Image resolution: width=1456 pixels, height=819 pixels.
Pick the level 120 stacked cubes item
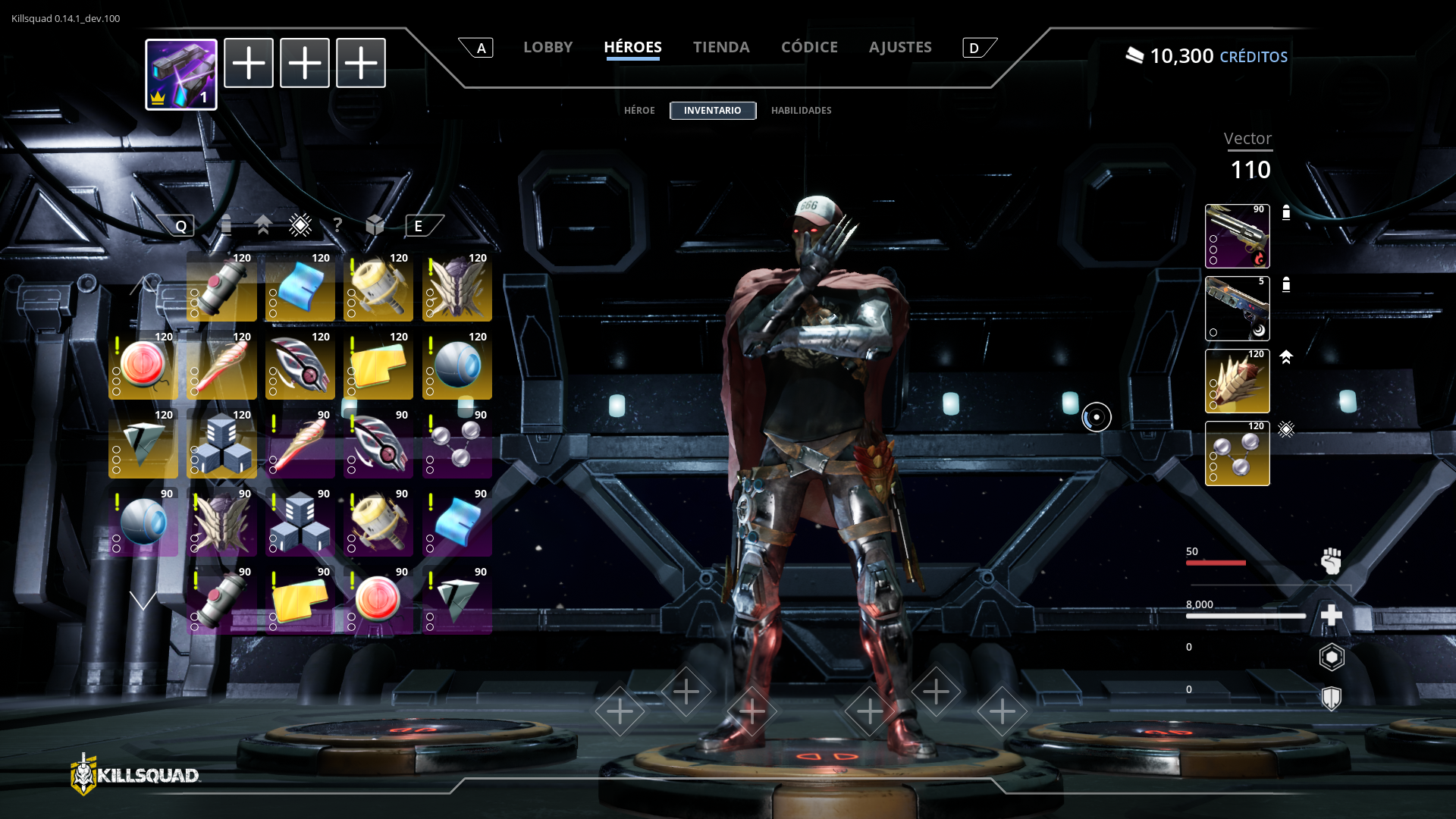click(221, 445)
